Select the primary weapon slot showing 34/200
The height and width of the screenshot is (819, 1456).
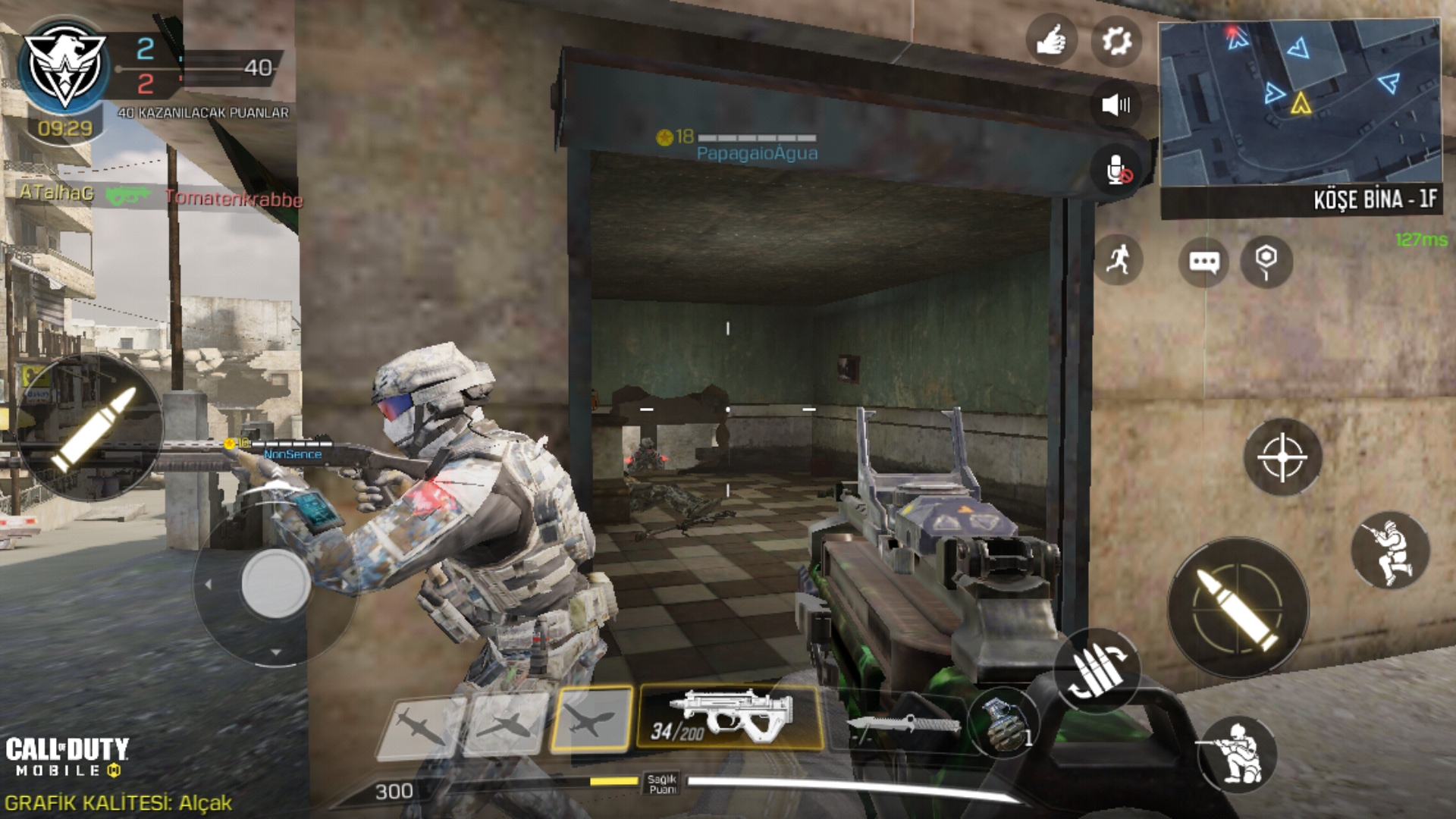730,717
